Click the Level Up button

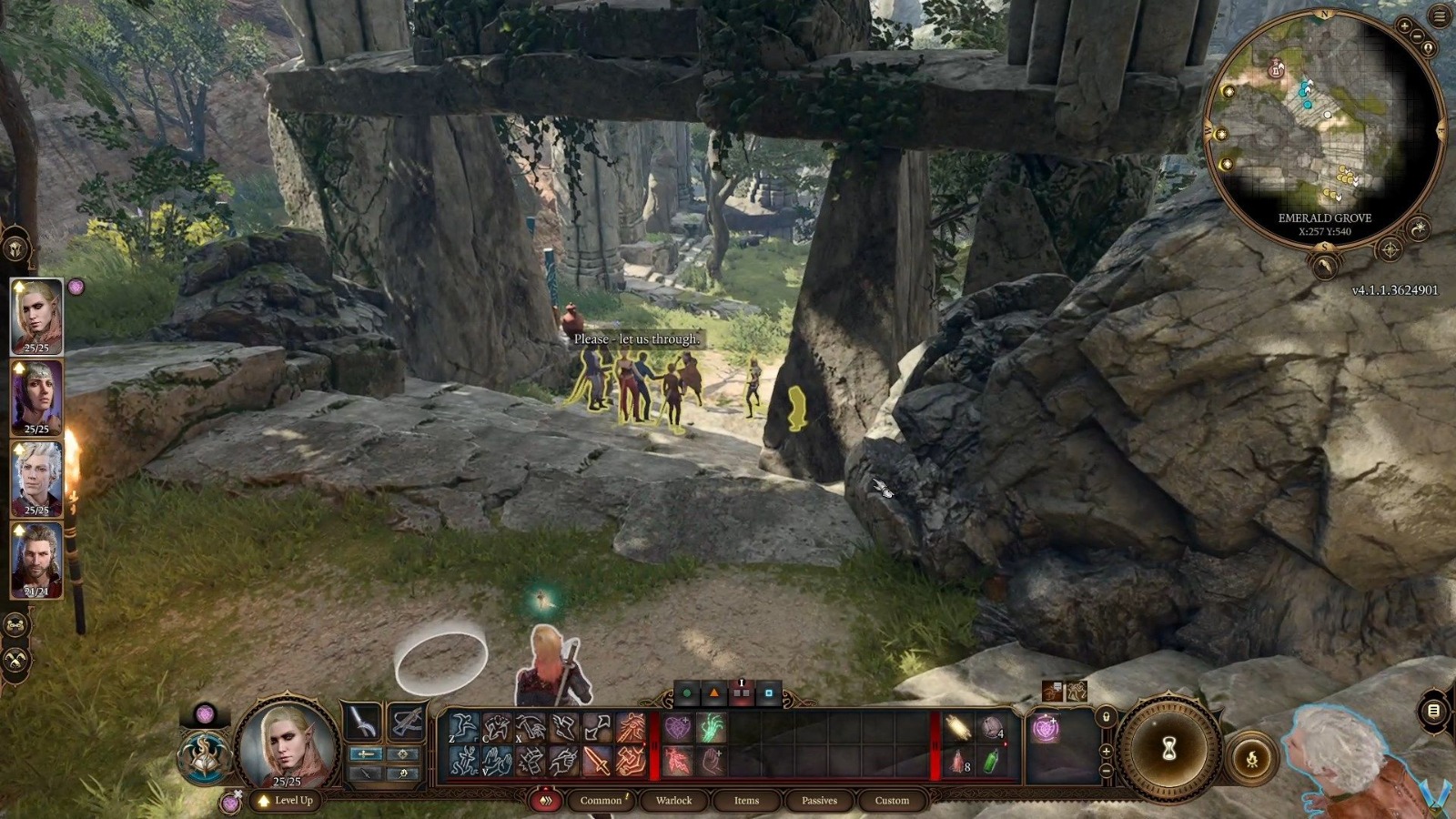click(287, 801)
